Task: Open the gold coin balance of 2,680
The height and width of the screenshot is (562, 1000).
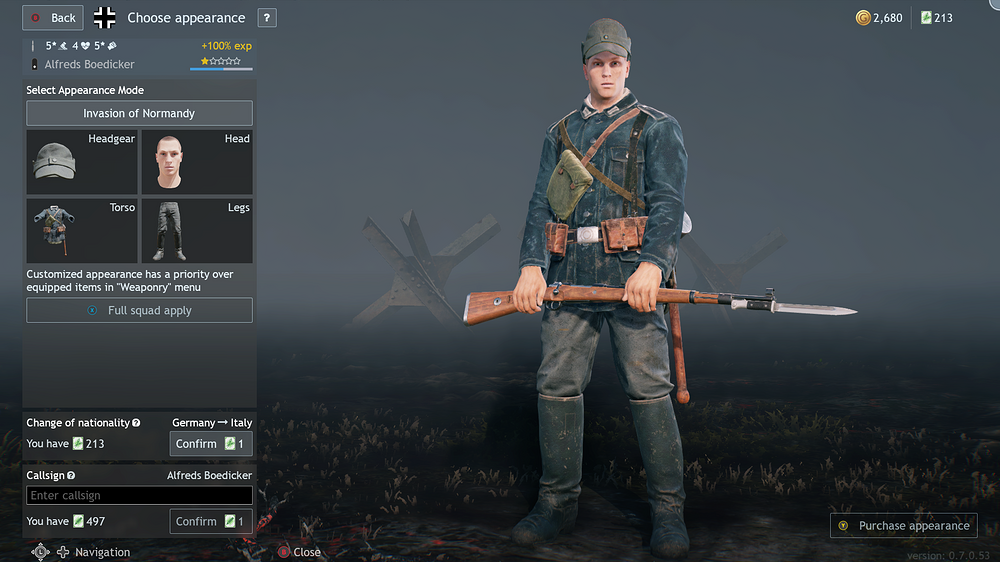Action: pyautogui.click(x=879, y=18)
